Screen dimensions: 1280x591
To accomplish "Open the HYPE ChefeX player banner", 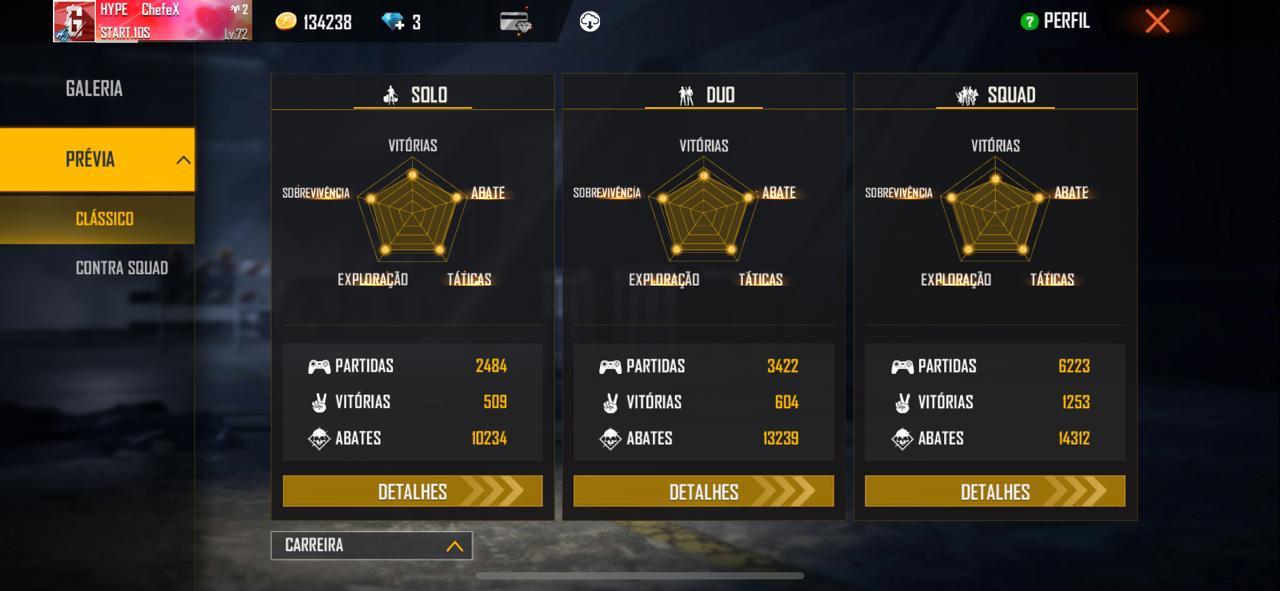I will pos(152,21).
